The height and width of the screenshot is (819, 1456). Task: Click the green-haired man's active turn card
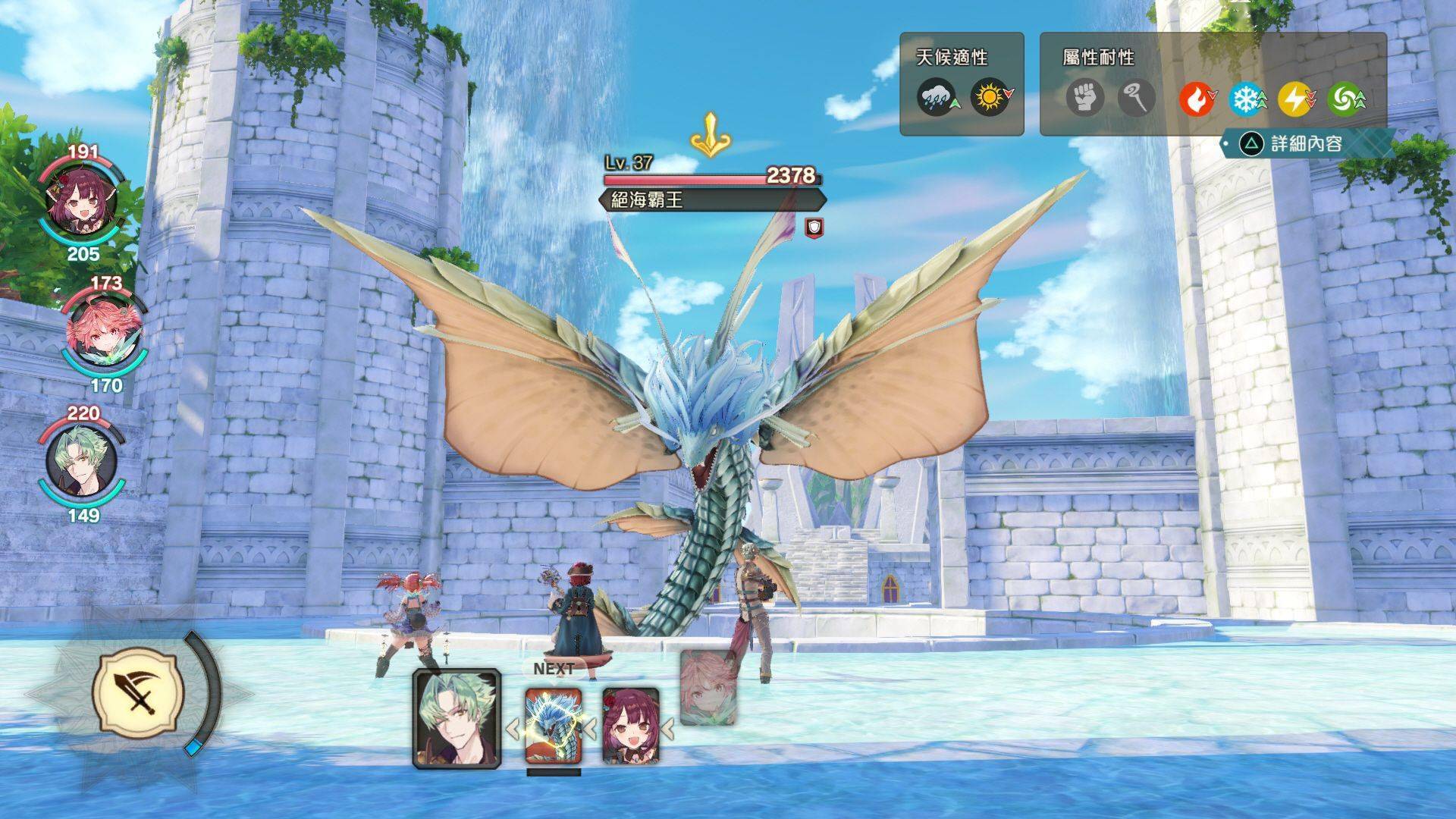(457, 718)
